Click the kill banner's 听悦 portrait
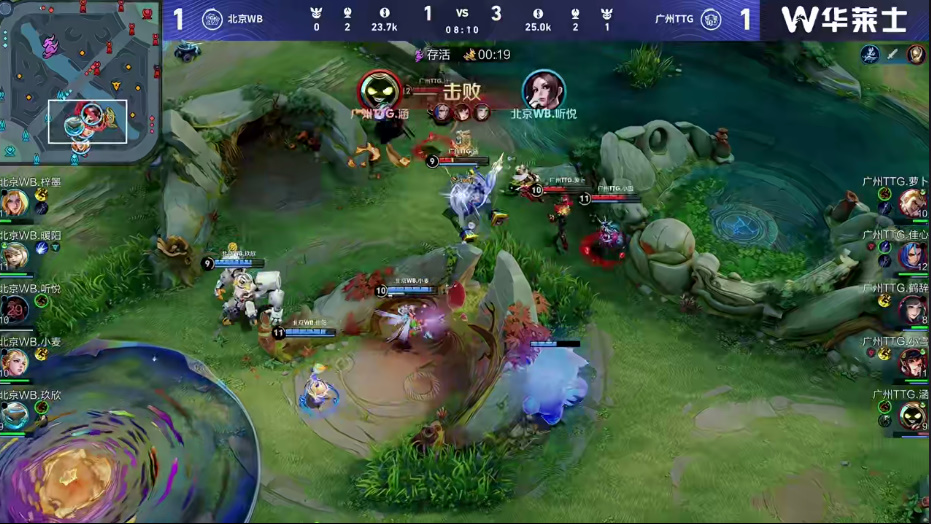The image size is (931, 524). (x=543, y=91)
